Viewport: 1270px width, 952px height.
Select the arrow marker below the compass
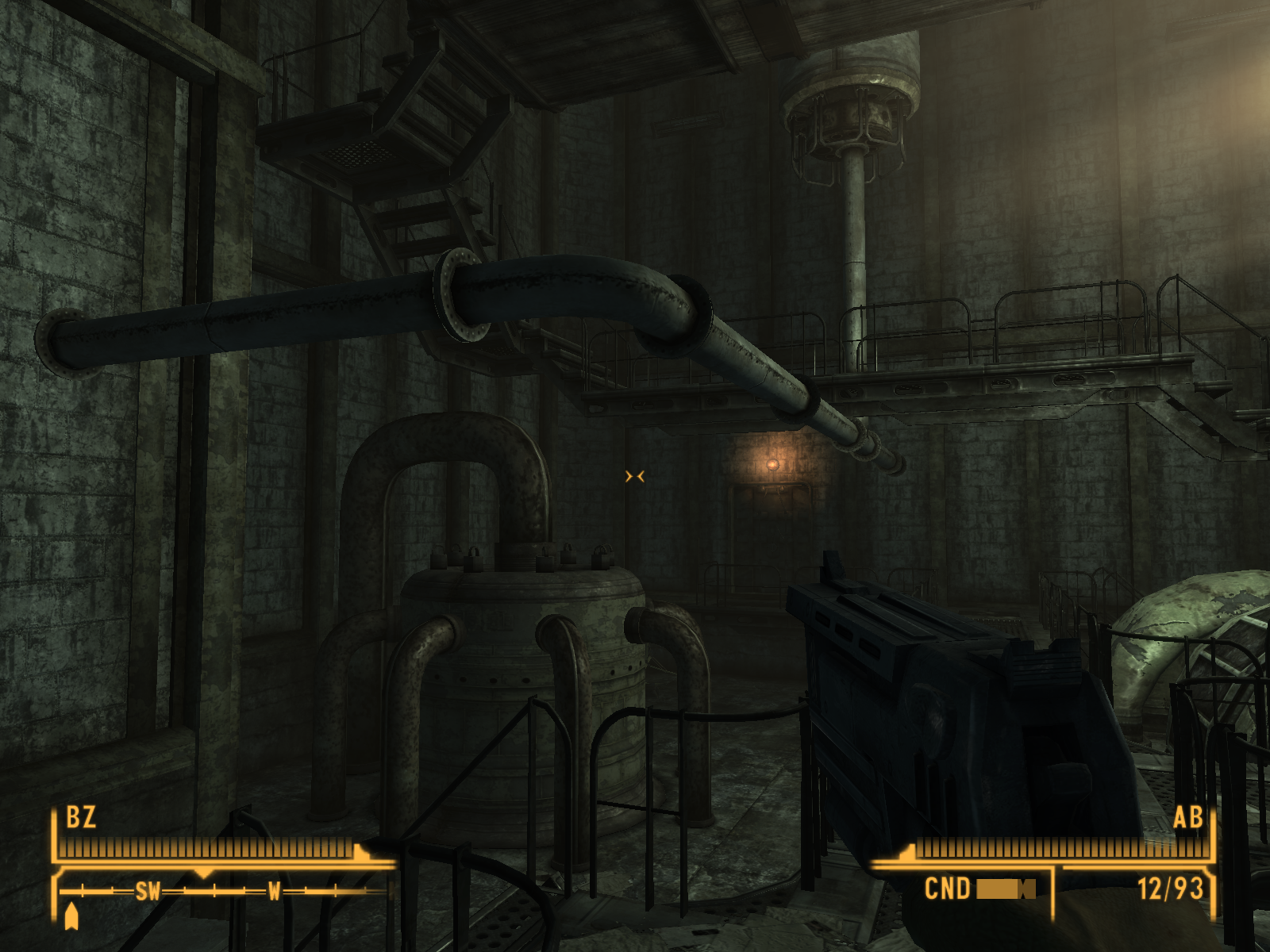[71, 916]
